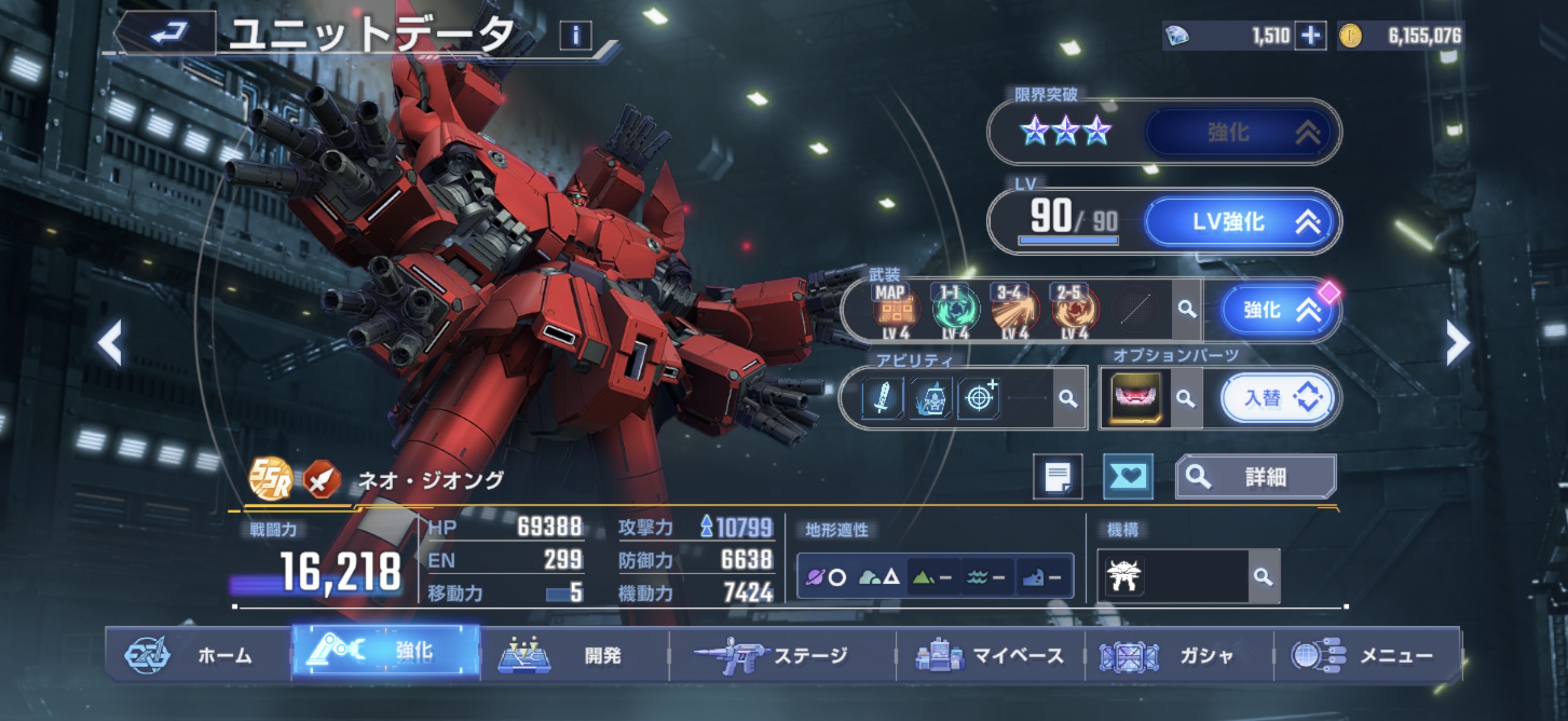
Task: Select the equipped option part slot
Action: 1136,398
